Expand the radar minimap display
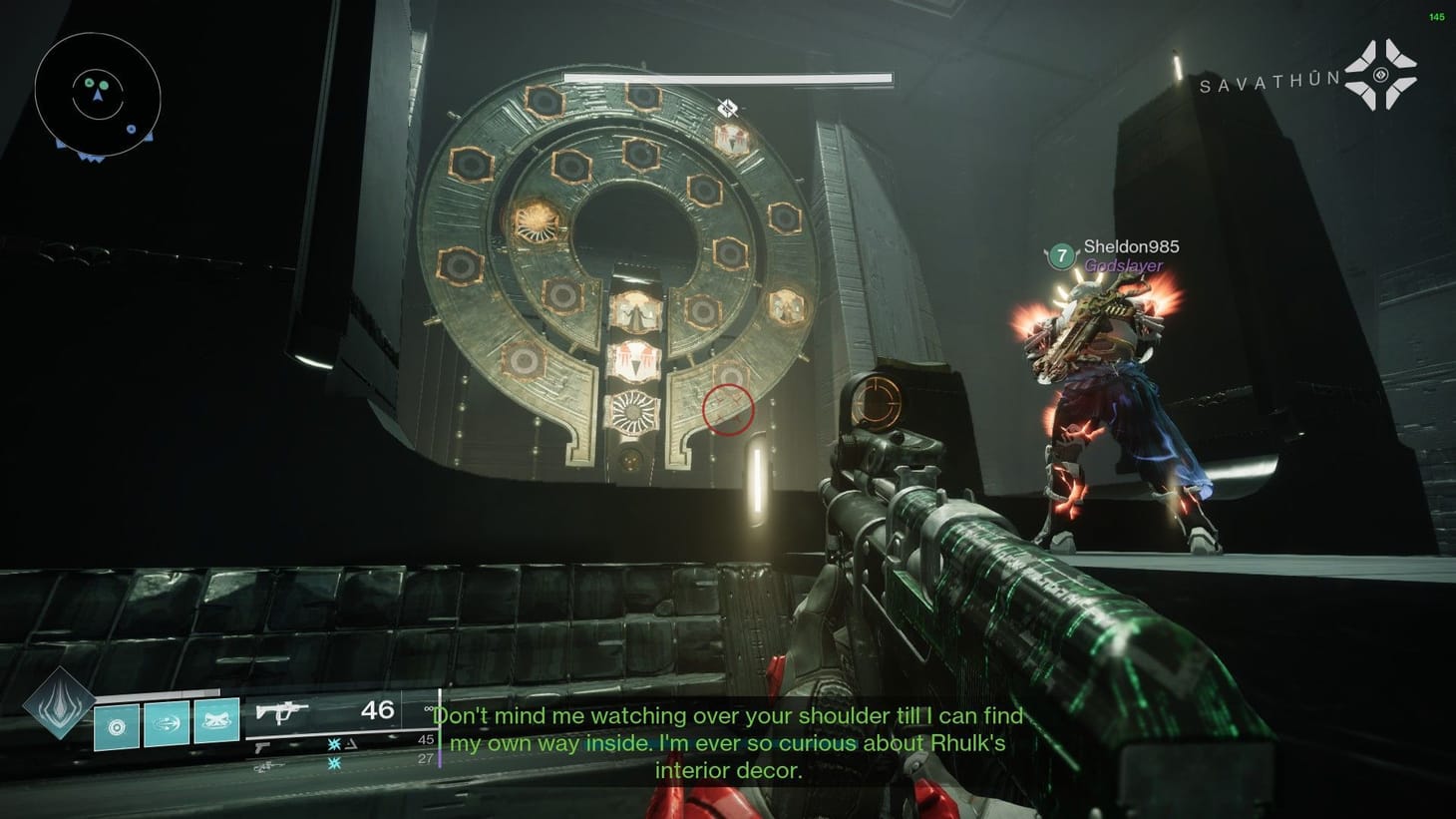Screen dimensions: 1456x819 click(x=97, y=95)
